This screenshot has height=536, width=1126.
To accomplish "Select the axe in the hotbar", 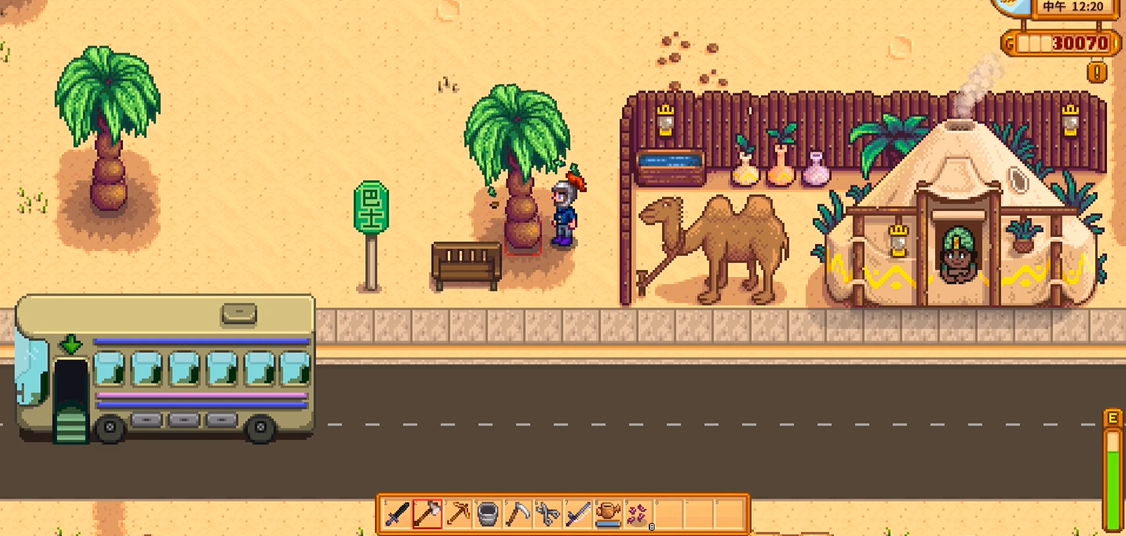I will coord(428,514).
